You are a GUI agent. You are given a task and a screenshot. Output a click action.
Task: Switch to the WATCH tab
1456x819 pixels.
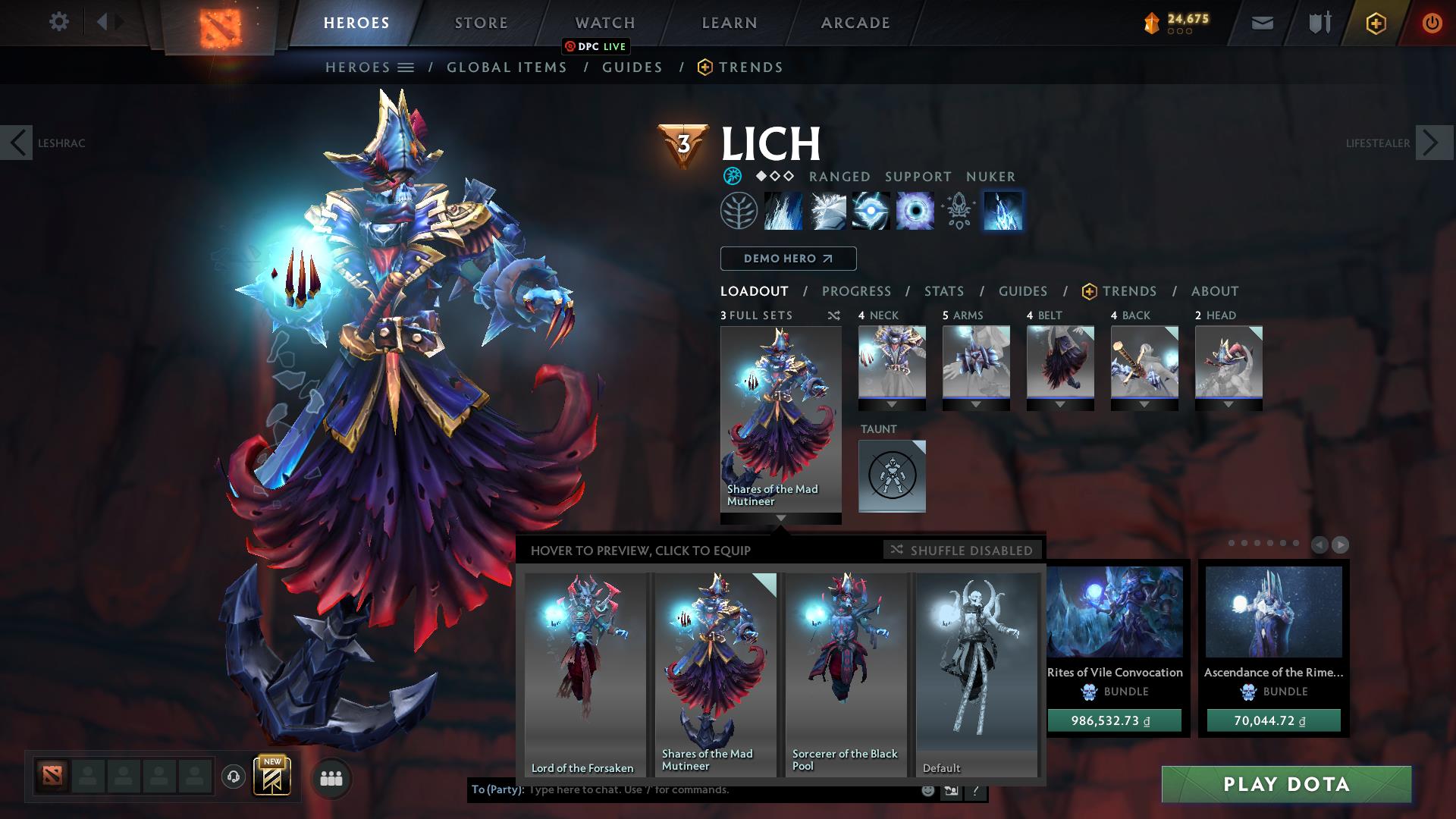pyautogui.click(x=604, y=22)
